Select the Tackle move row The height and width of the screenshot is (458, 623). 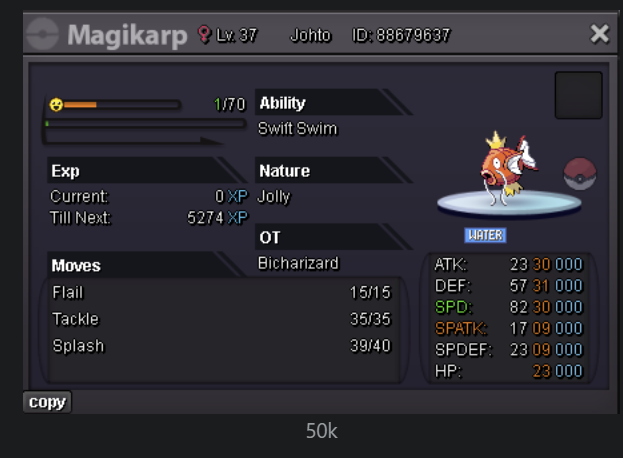tap(221, 319)
